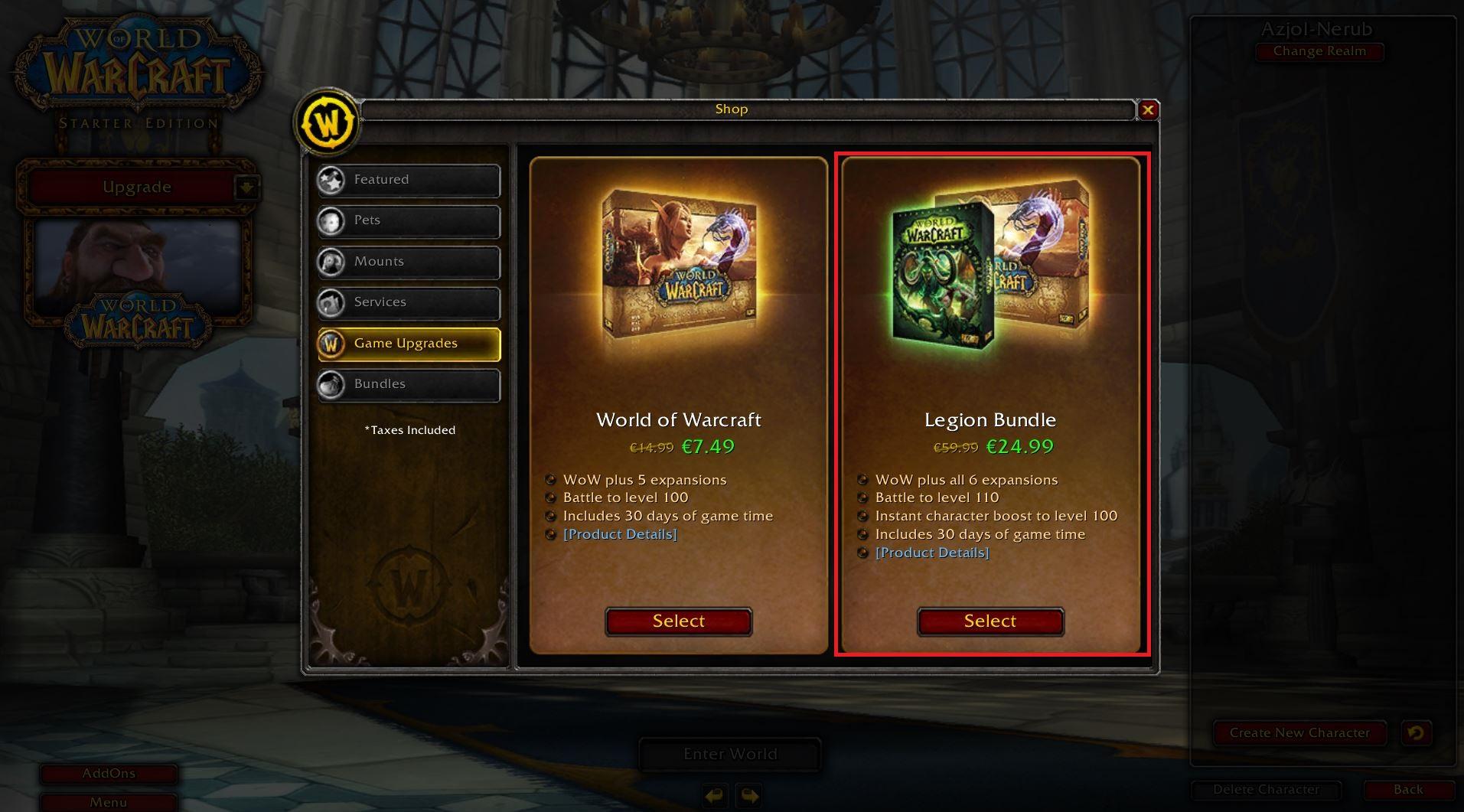The height and width of the screenshot is (812, 1464).
Task: Close the Shop window
Action: tap(1148, 110)
